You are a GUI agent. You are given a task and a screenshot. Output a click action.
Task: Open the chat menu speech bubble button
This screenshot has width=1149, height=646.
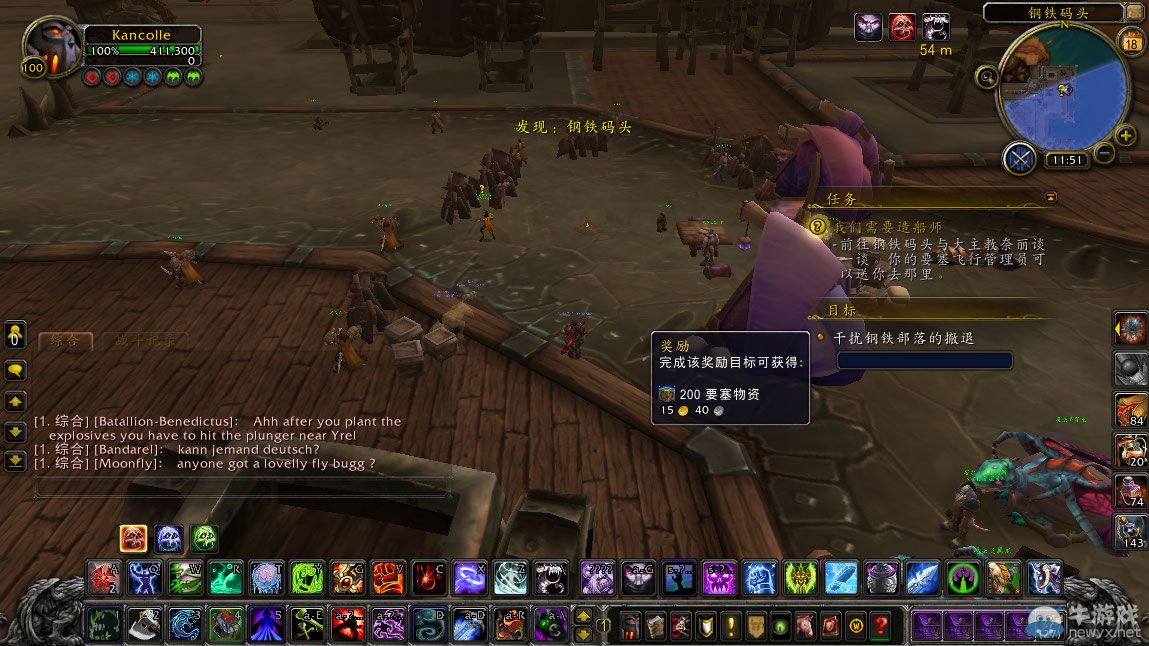[x=16, y=370]
